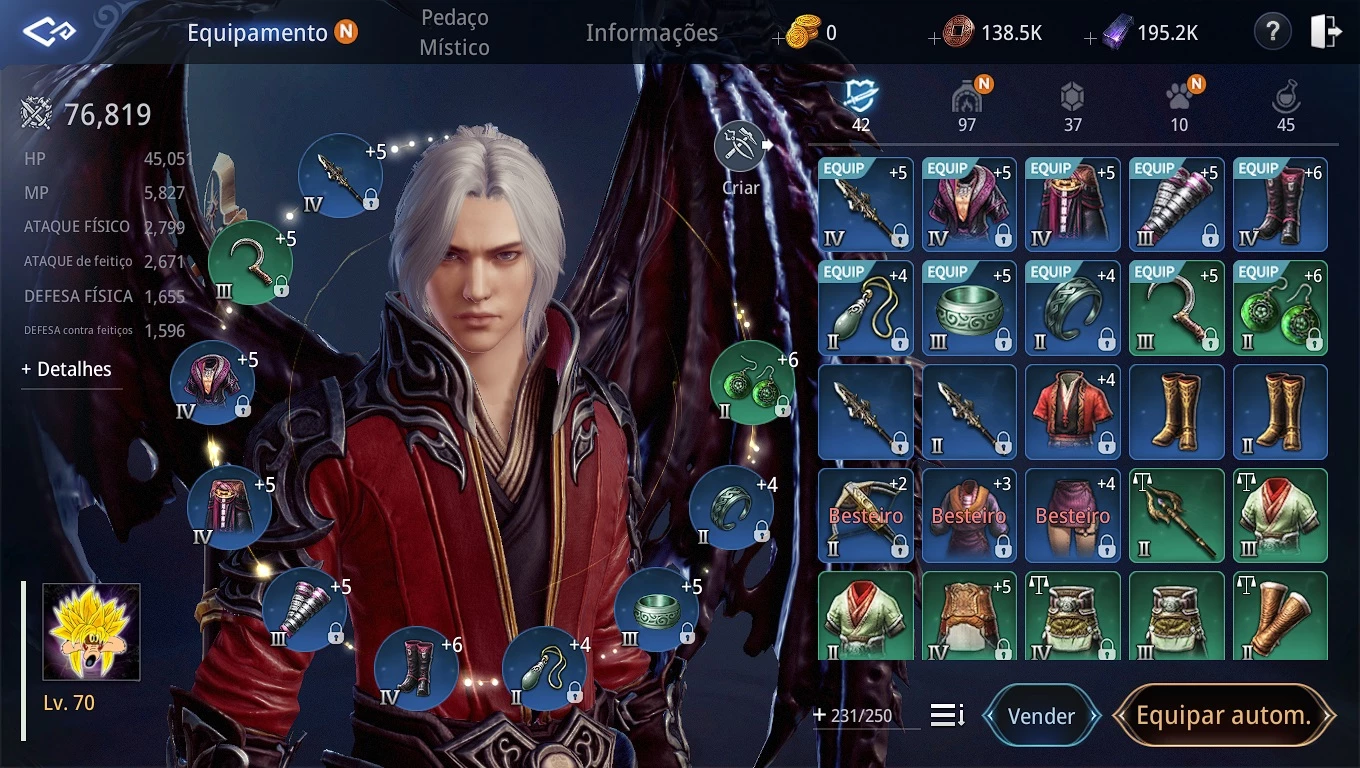The width and height of the screenshot is (1360, 768).
Task: Open the Informações tab
Action: [x=651, y=32]
